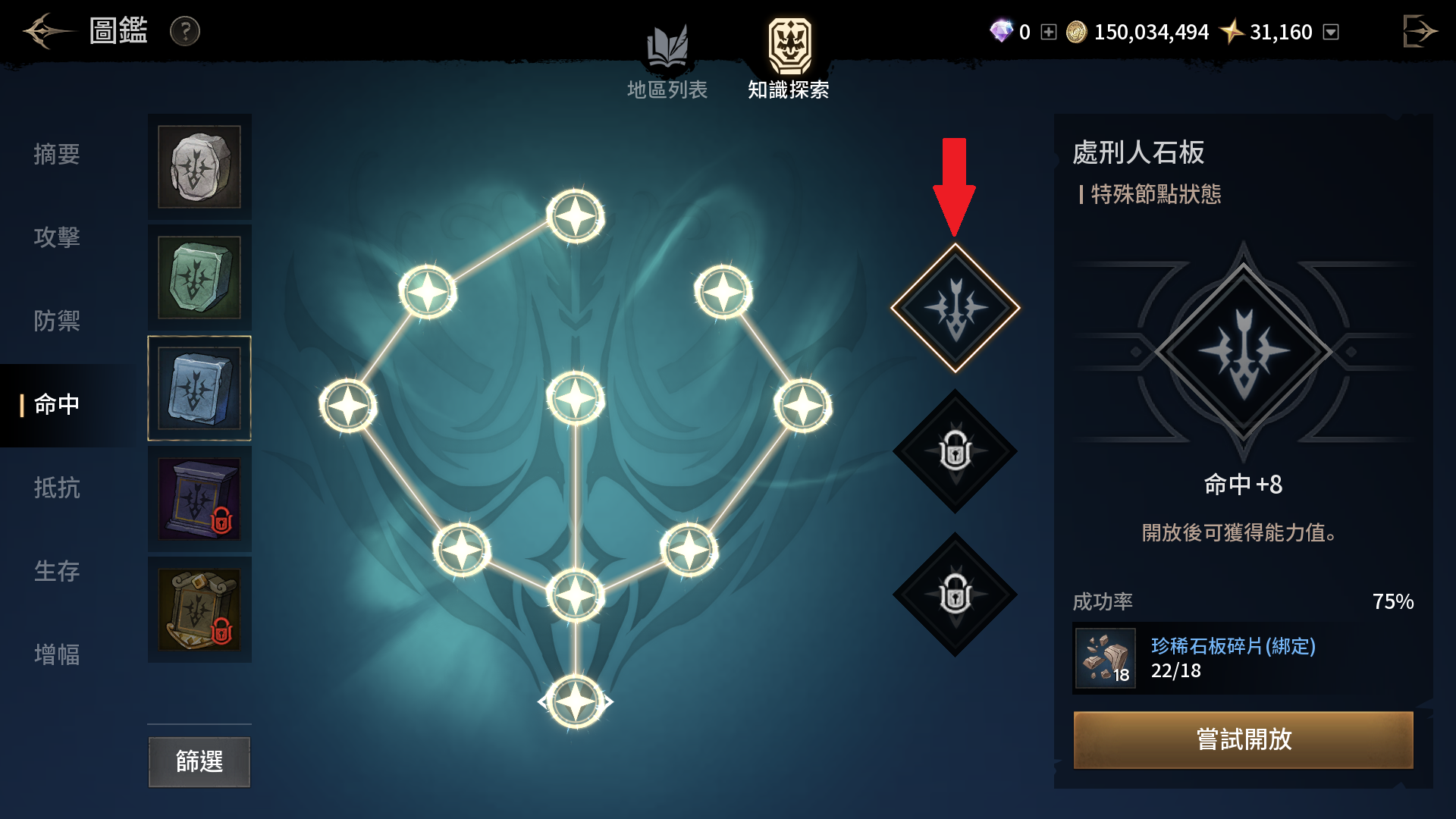Expand the currency dropdown arrow
This screenshot has width=1456, height=819.
click(1331, 32)
